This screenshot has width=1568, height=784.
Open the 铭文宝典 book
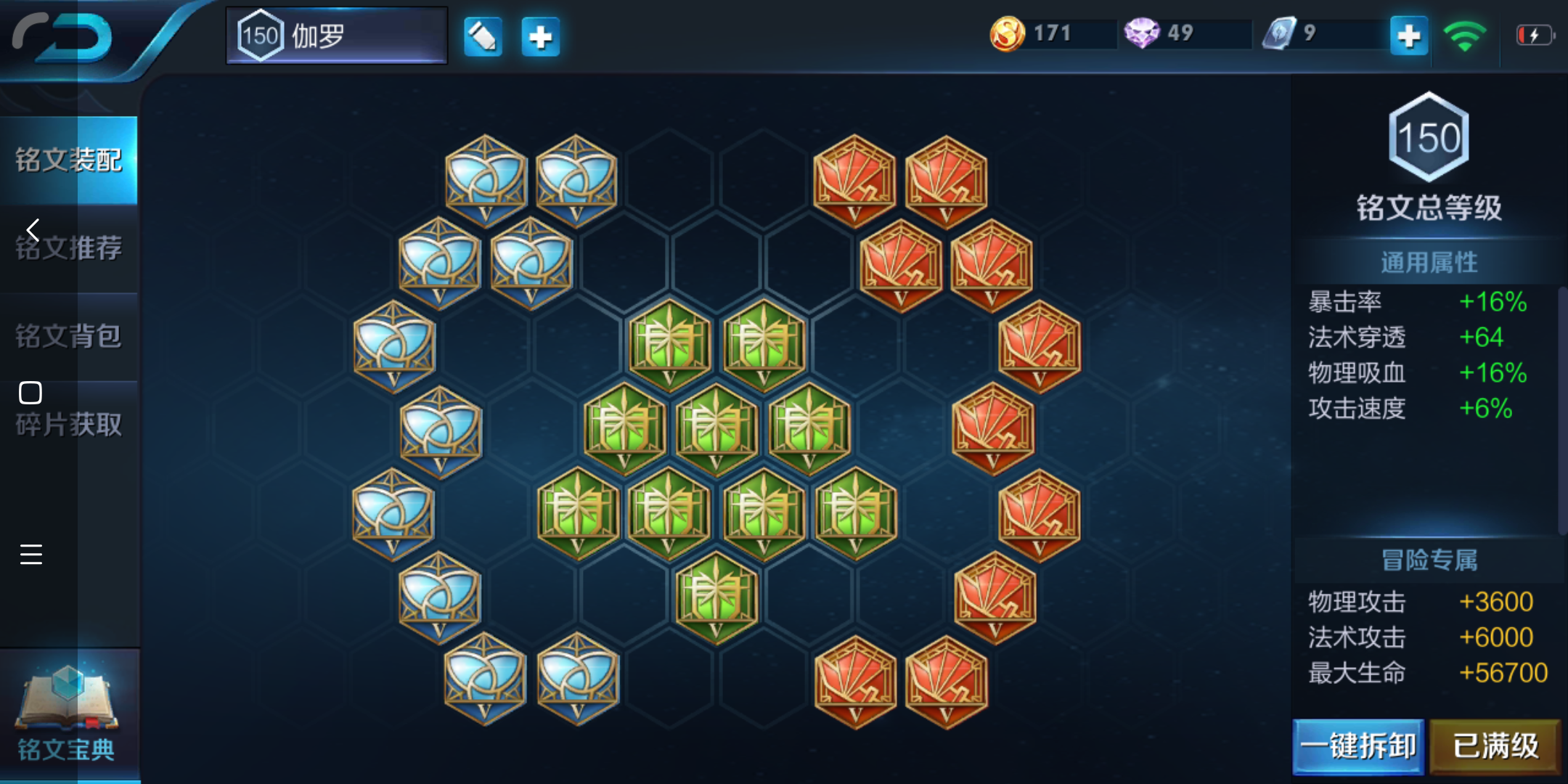tap(67, 715)
